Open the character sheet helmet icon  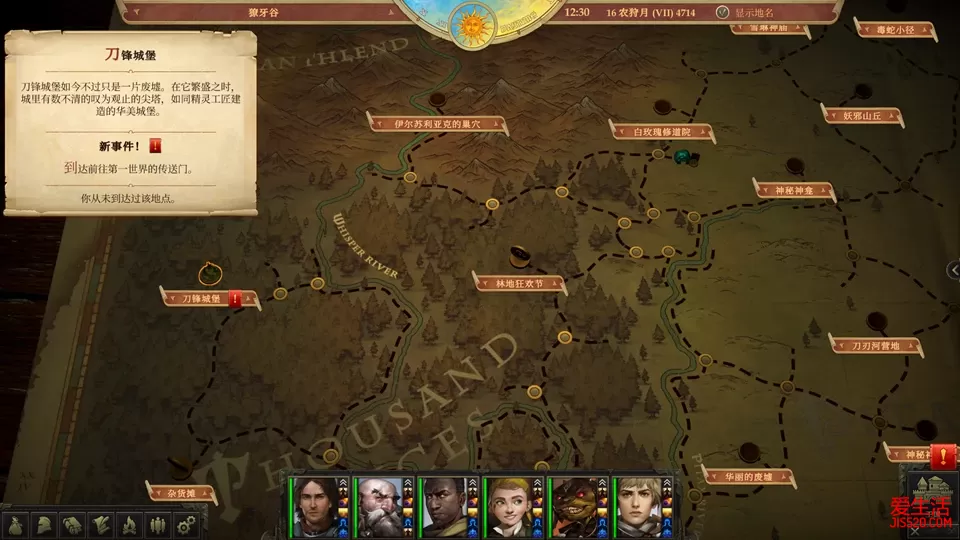tap(44, 523)
